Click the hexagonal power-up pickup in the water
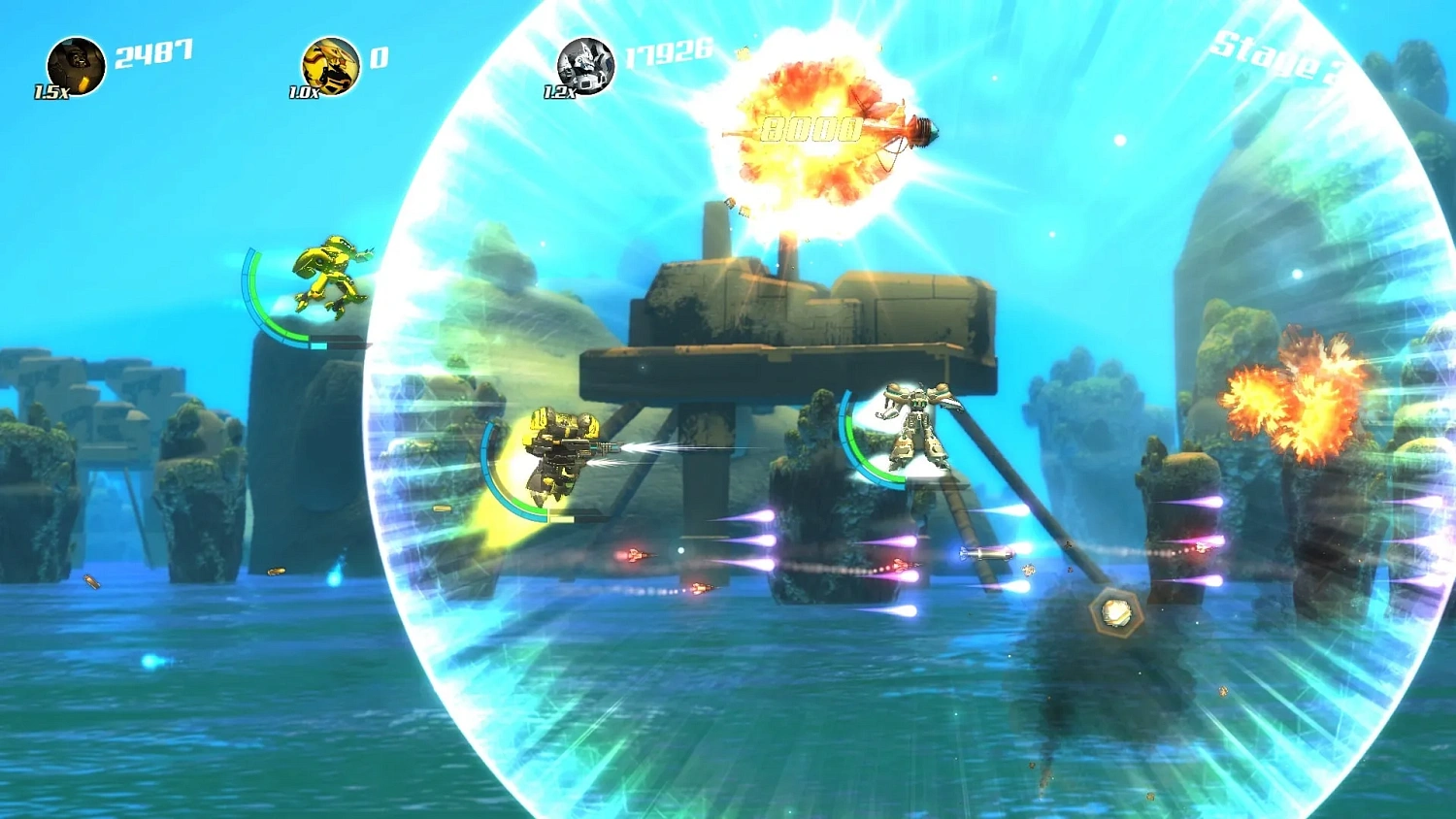1456x819 pixels. click(x=1114, y=611)
